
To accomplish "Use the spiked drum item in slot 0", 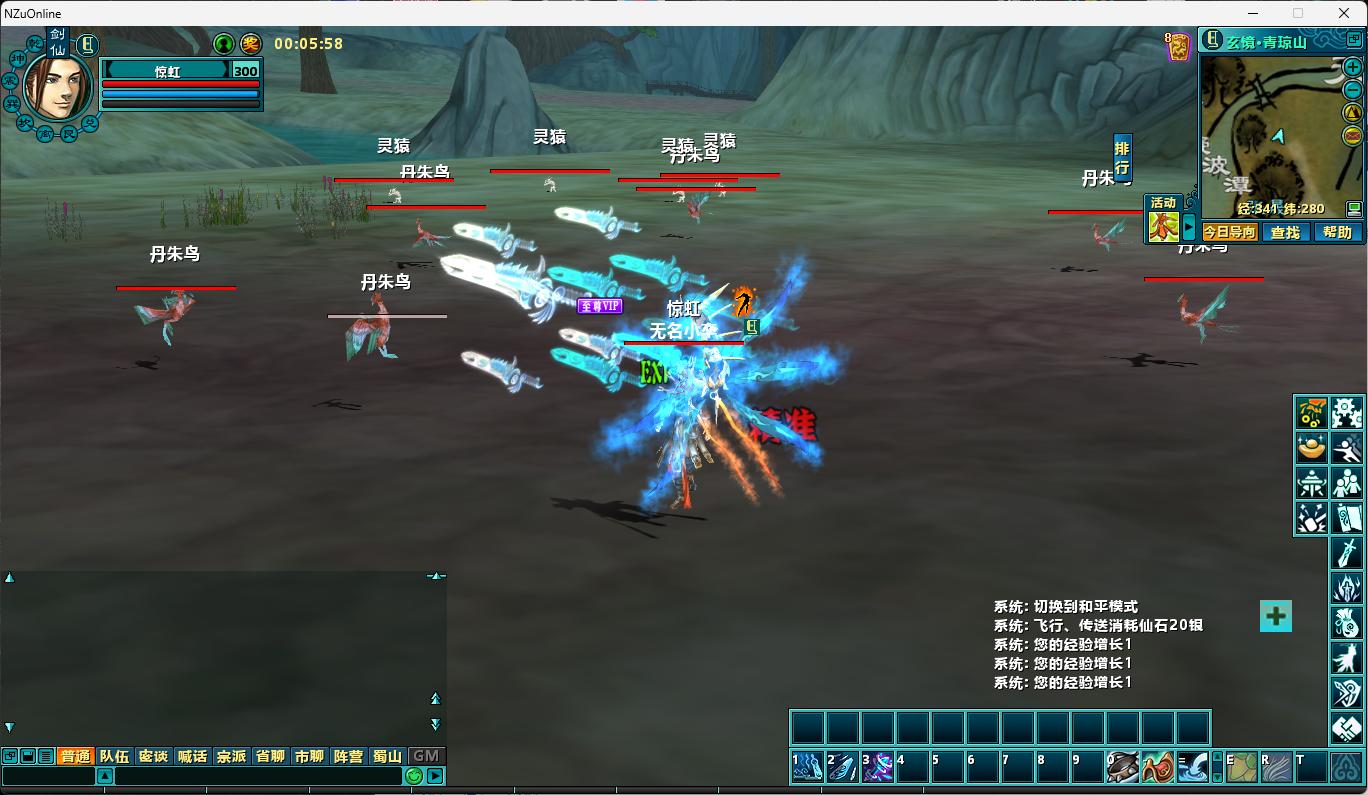I will (x=1123, y=768).
